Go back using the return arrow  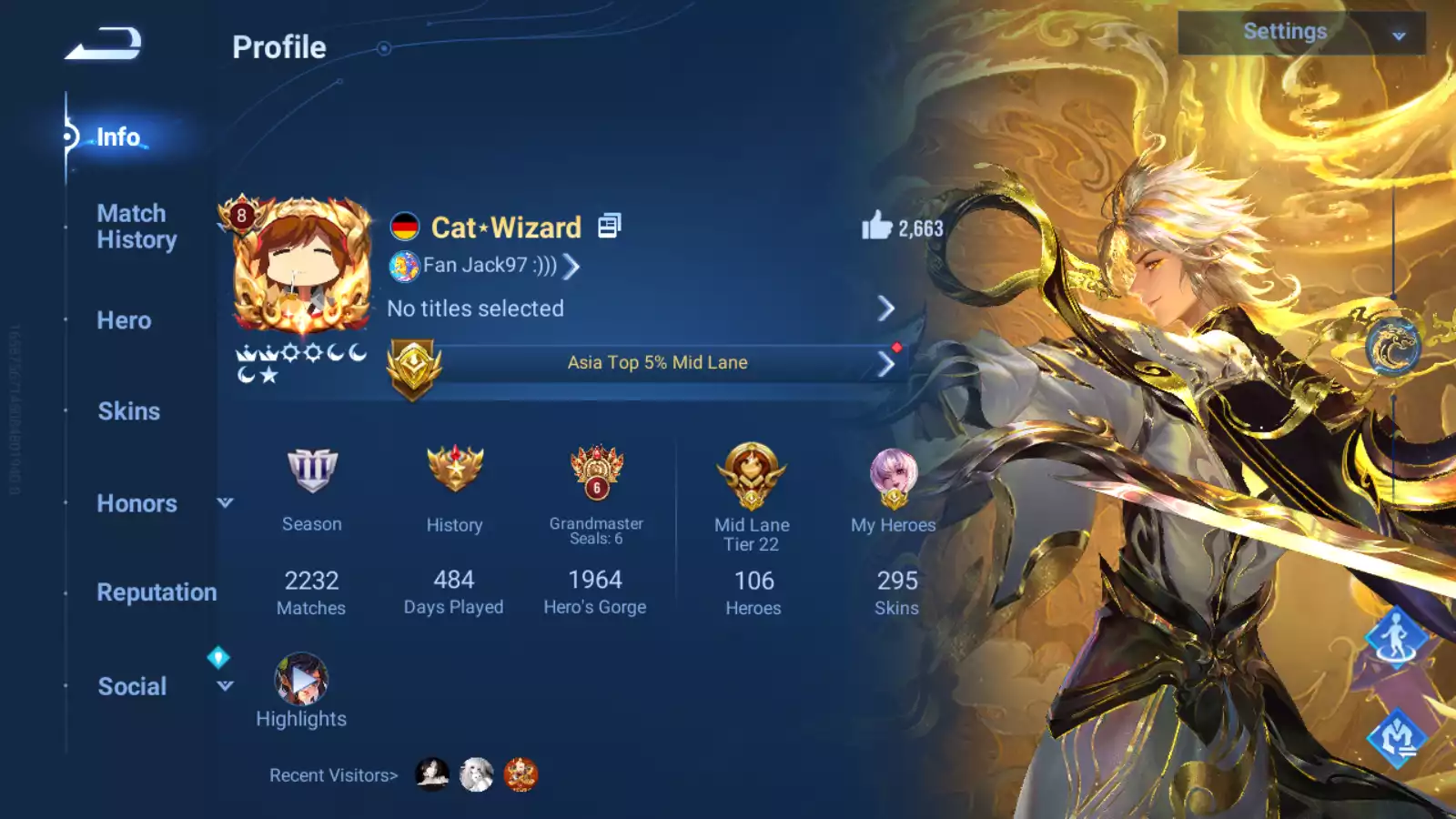103,44
